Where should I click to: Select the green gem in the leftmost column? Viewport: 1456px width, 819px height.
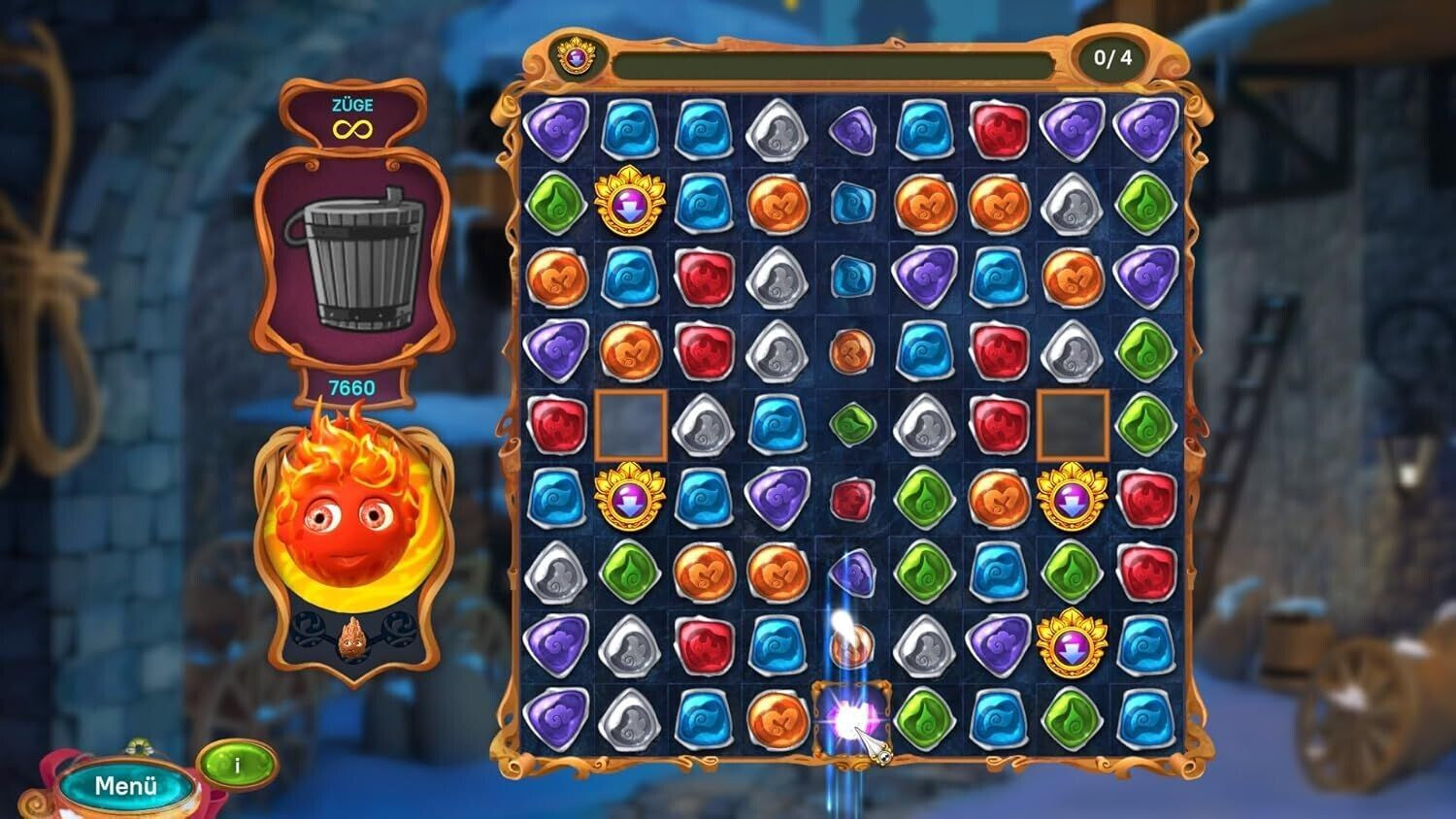(x=556, y=205)
